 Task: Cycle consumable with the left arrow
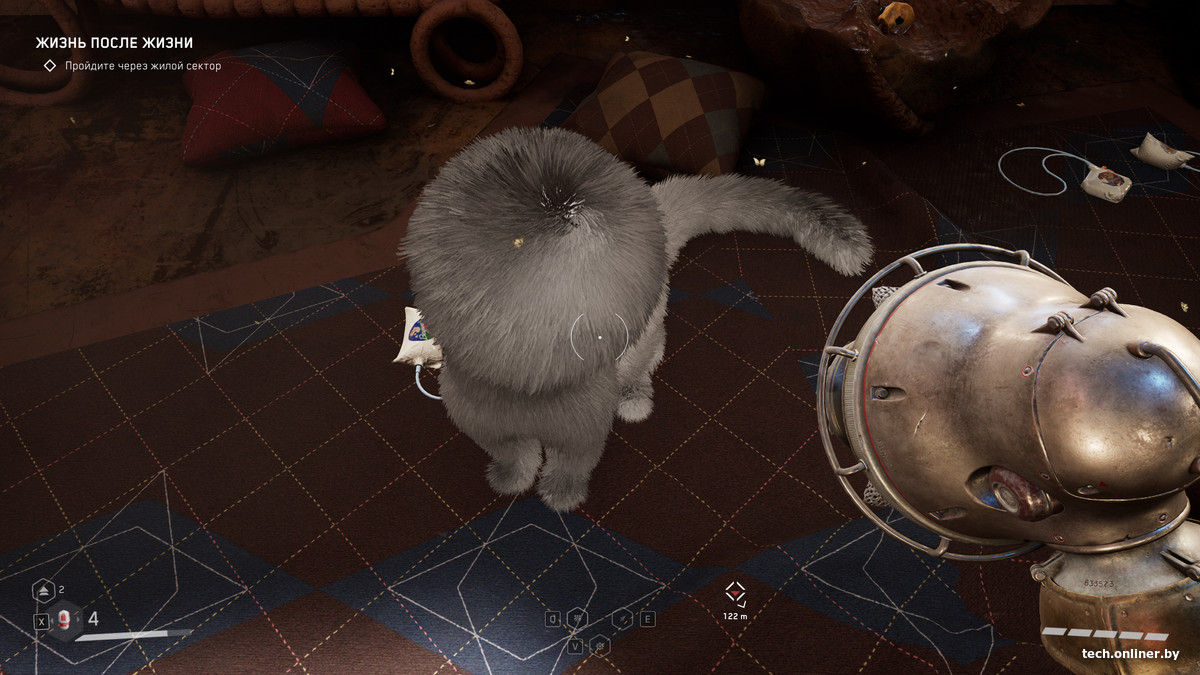pyautogui.click(x=52, y=621)
